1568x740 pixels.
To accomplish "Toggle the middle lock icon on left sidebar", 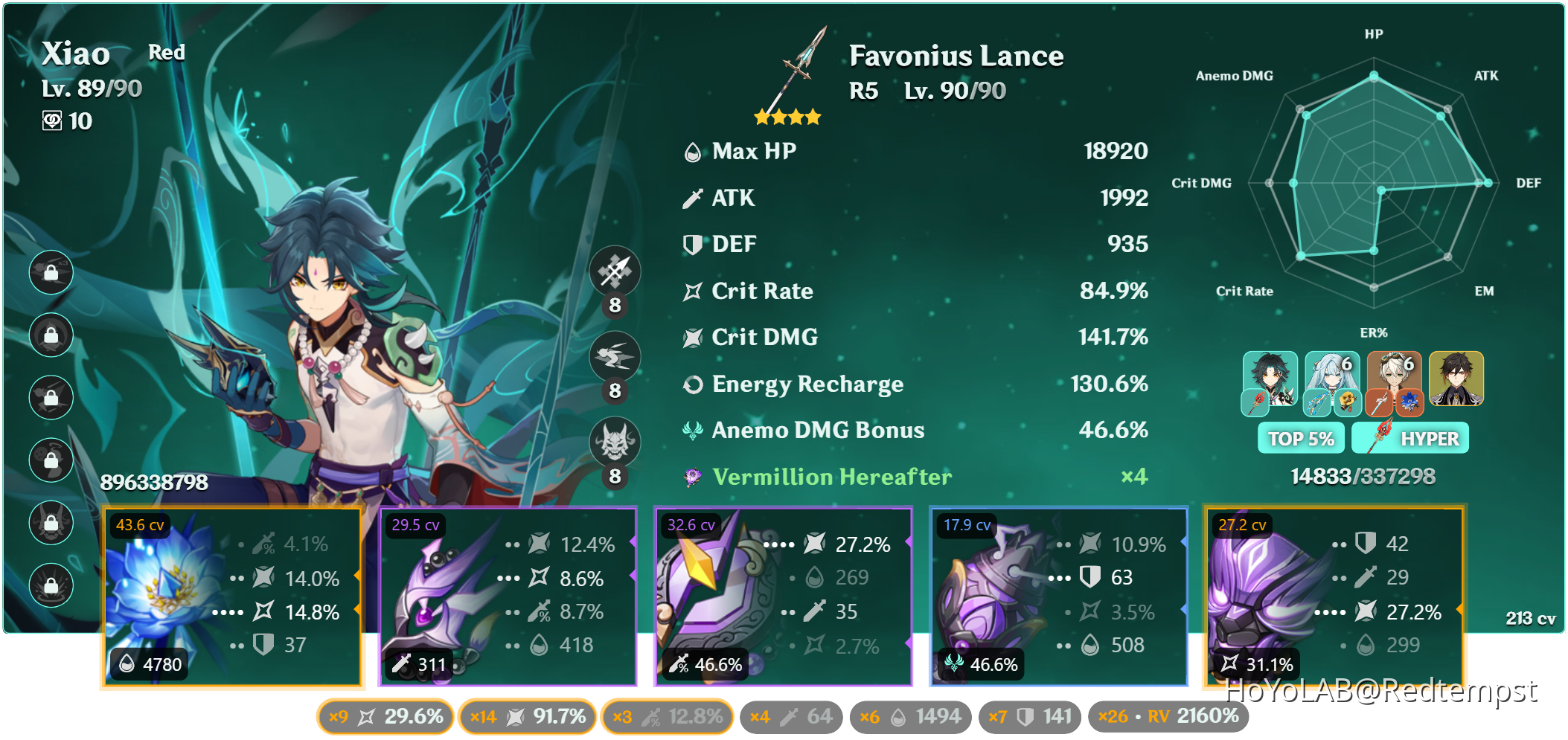I will (x=51, y=398).
